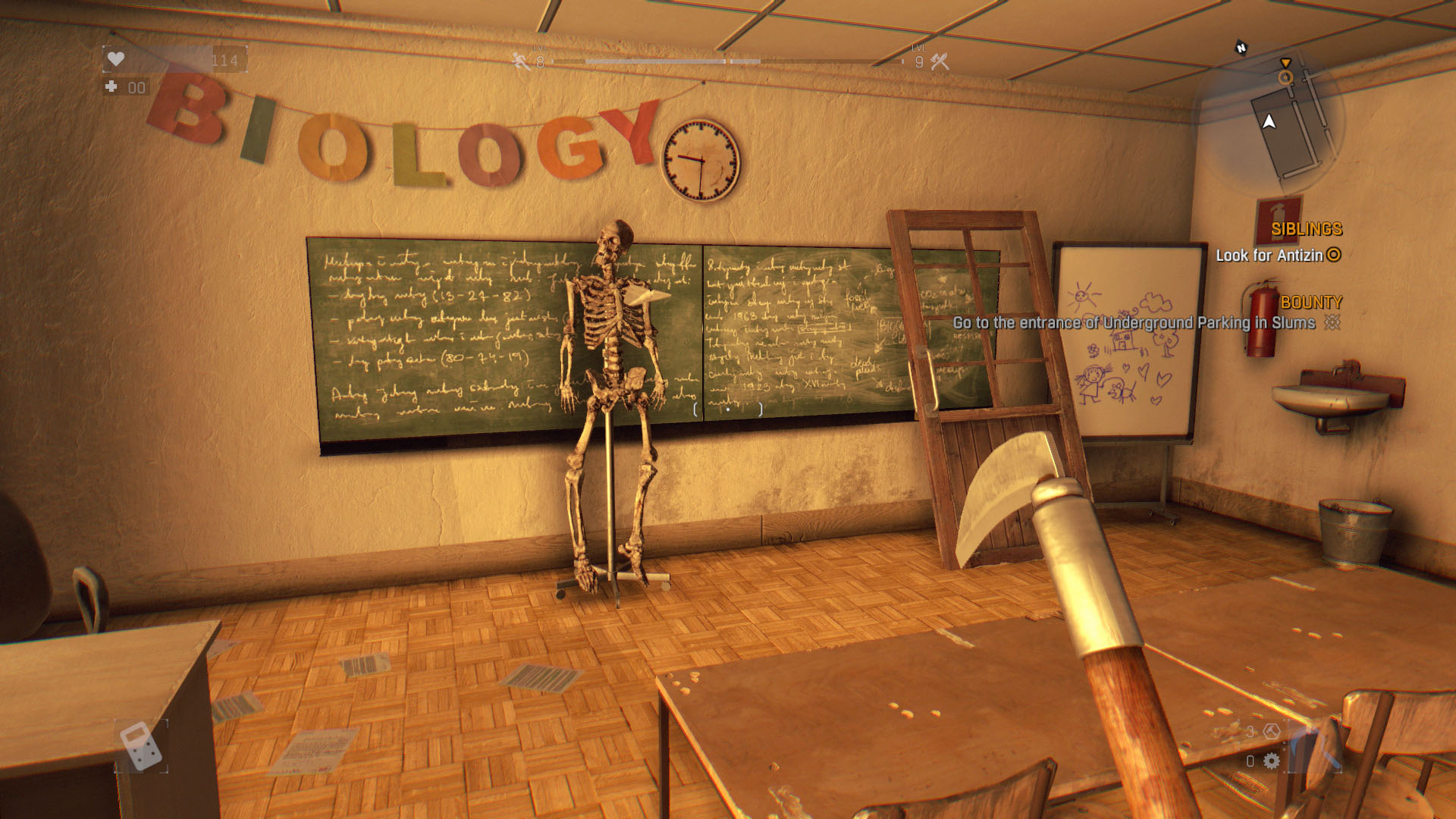The width and height of the screenshot is (1456, 819).
Task: Open the SIBLINGS quest tracker entry
Action: tap(1306, 229)
